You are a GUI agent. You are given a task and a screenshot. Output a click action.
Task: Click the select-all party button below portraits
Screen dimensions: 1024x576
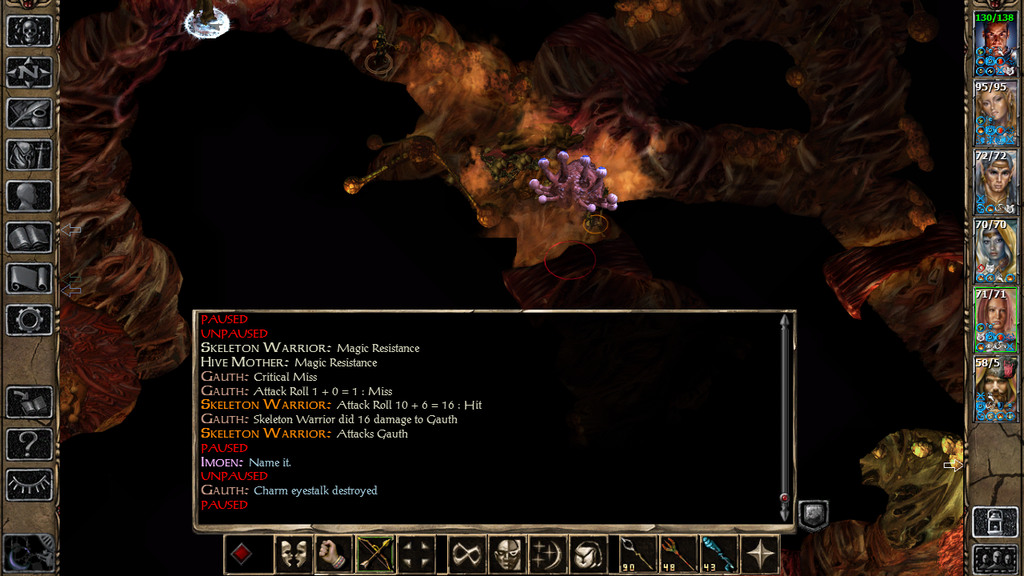click(995, 558)
